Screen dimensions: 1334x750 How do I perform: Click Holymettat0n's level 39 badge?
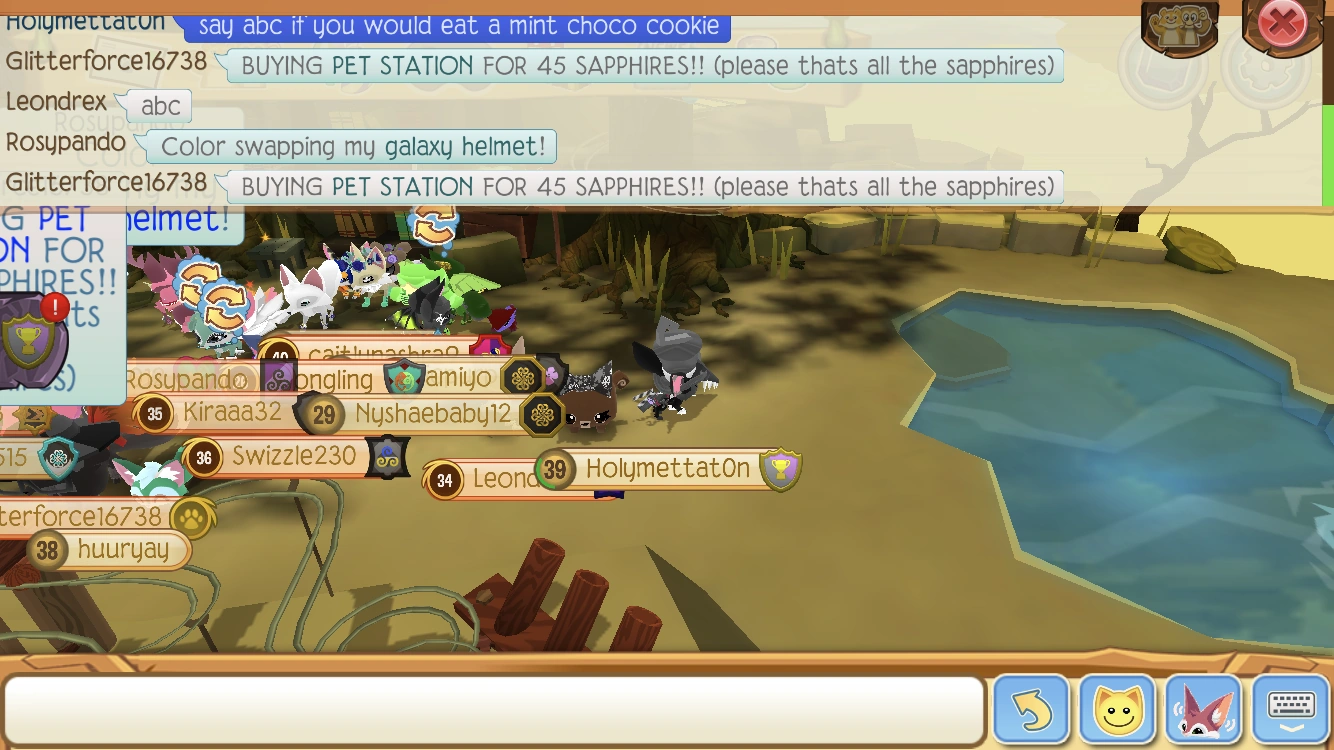coord(556,470)
